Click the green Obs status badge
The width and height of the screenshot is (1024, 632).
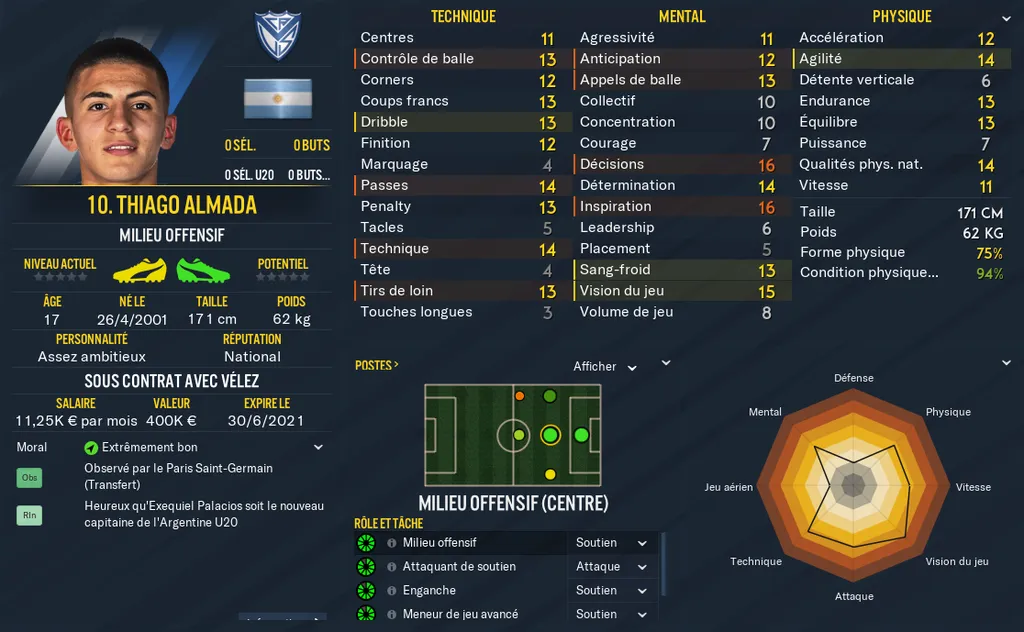pyautogui.click(x=30, y=478)
